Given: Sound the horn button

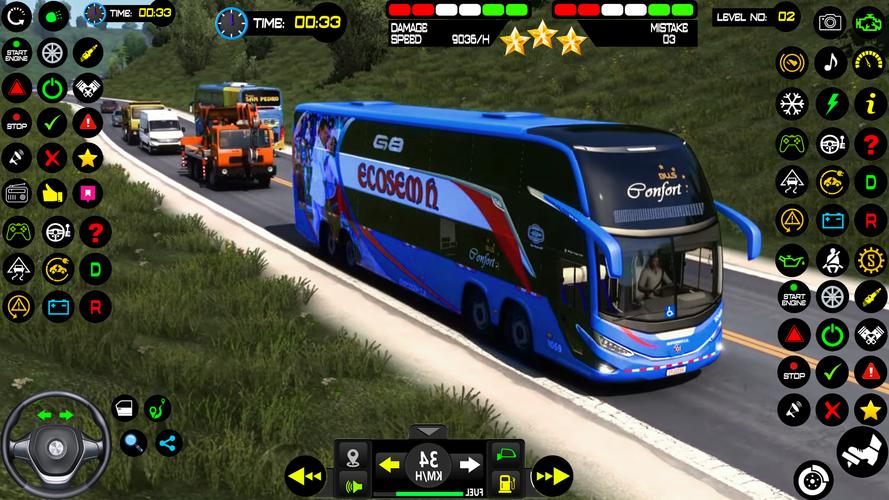Looking at the screenshot, I should pyautogui.click(x=352, y=487).
